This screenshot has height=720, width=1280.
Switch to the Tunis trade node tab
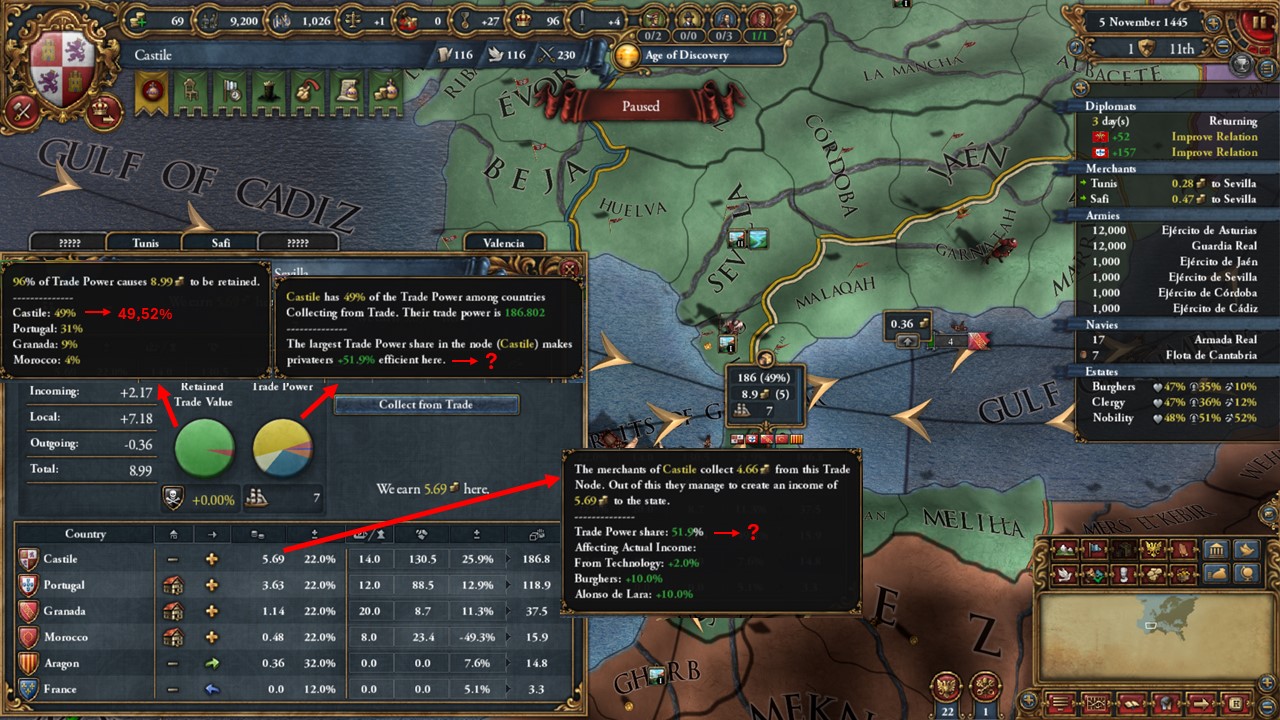[x=145, y=242]
